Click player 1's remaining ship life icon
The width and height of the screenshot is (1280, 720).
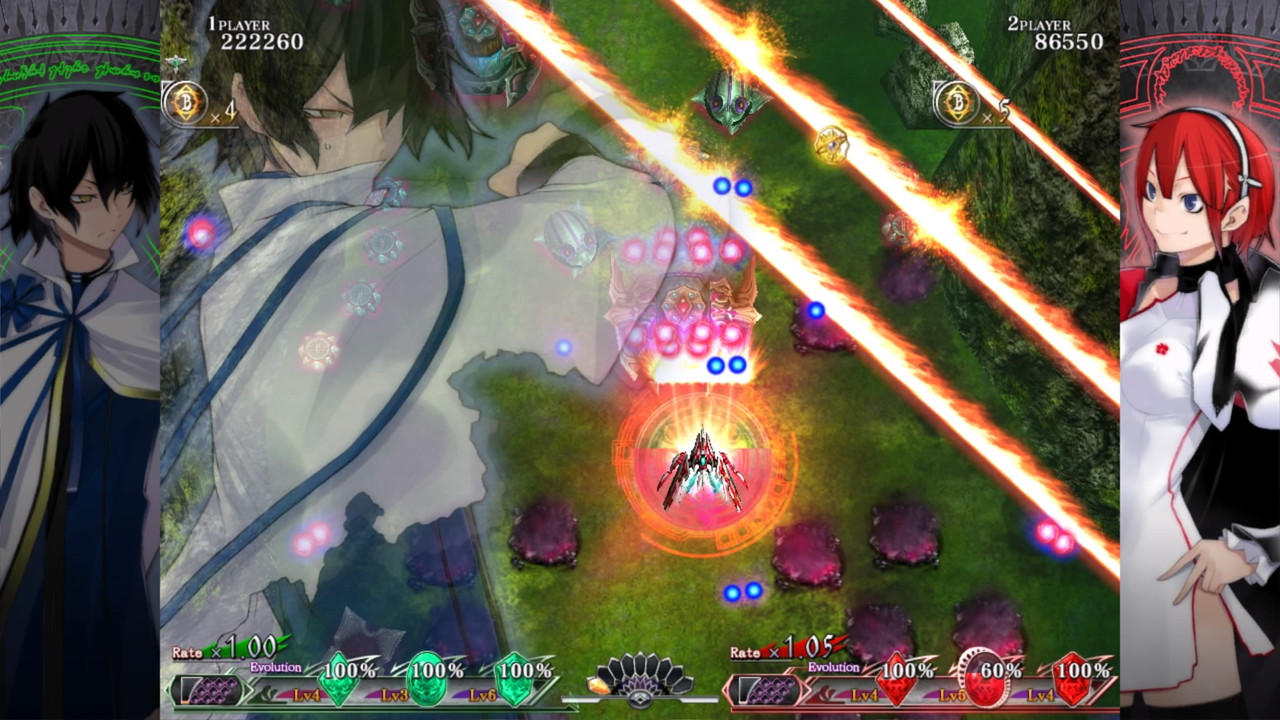click(177, 64)
